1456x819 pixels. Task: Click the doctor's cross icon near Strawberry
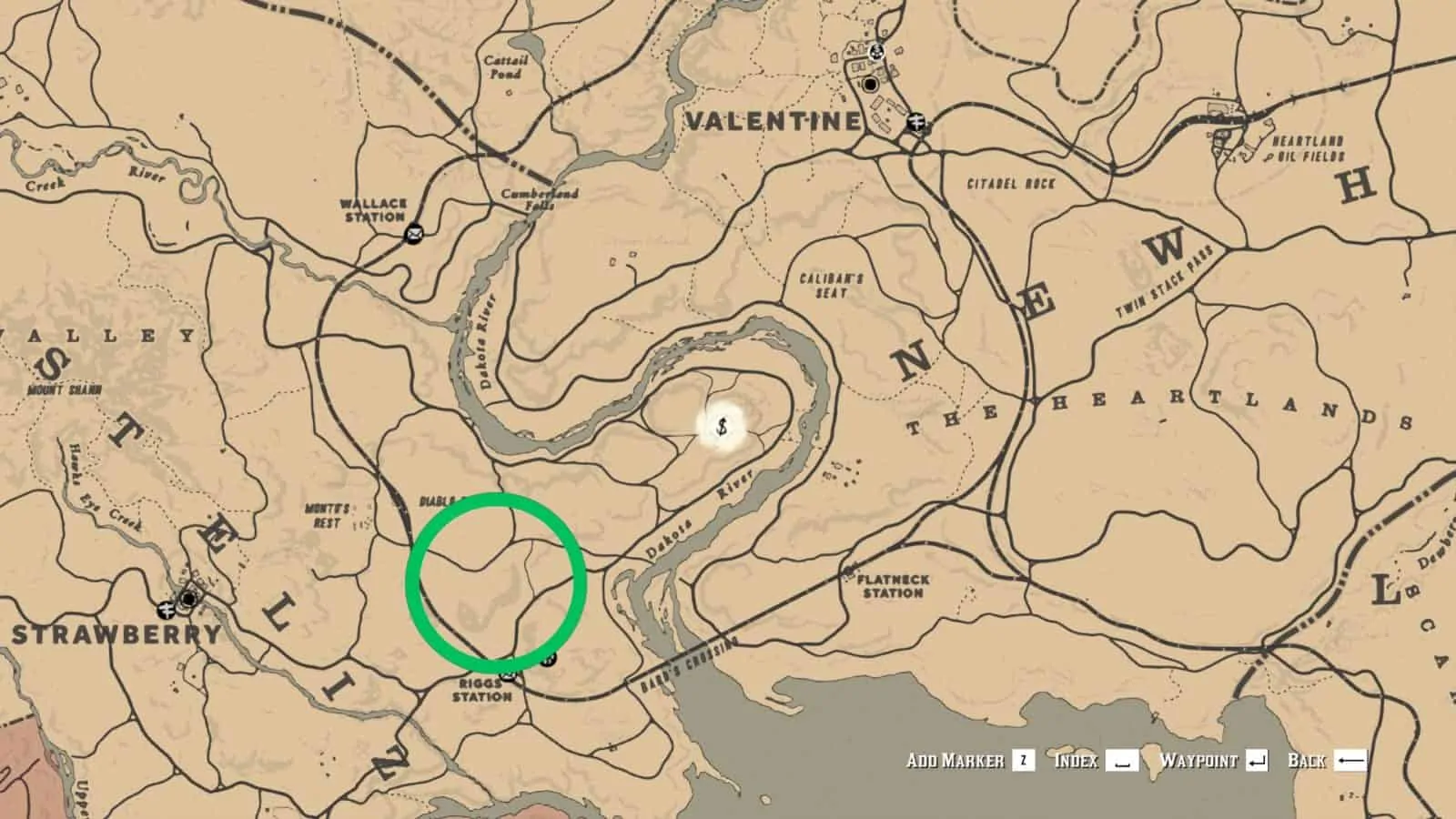(x=166, y=610)
